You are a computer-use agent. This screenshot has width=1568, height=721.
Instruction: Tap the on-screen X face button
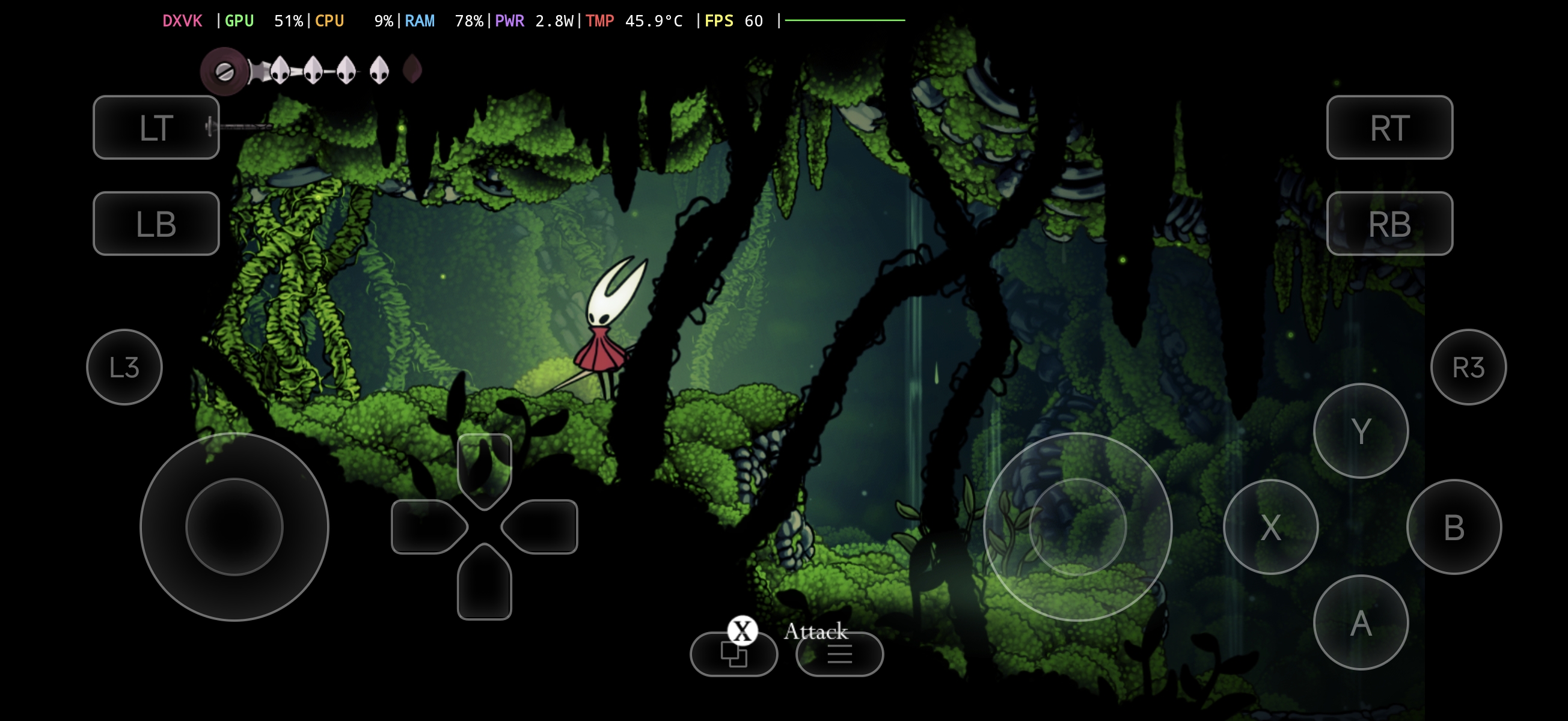(1270, 527)
